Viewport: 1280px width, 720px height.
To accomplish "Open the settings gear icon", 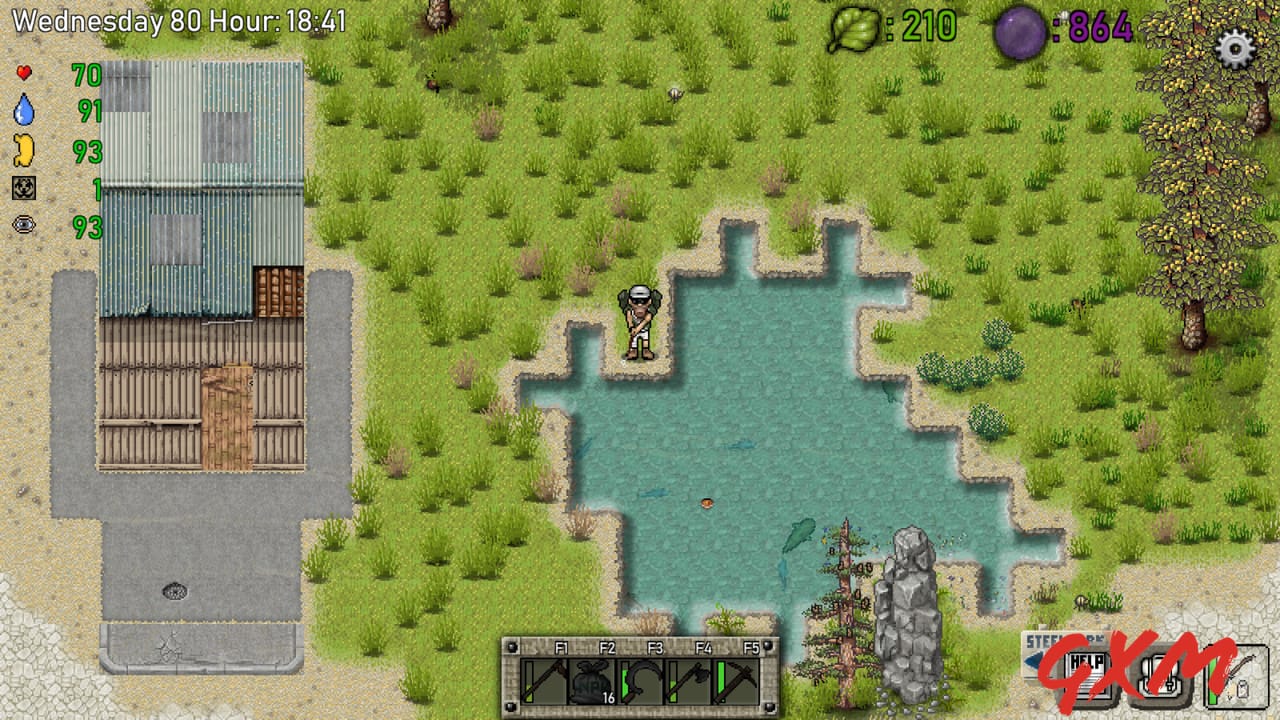I will [x=1236, y=48].
